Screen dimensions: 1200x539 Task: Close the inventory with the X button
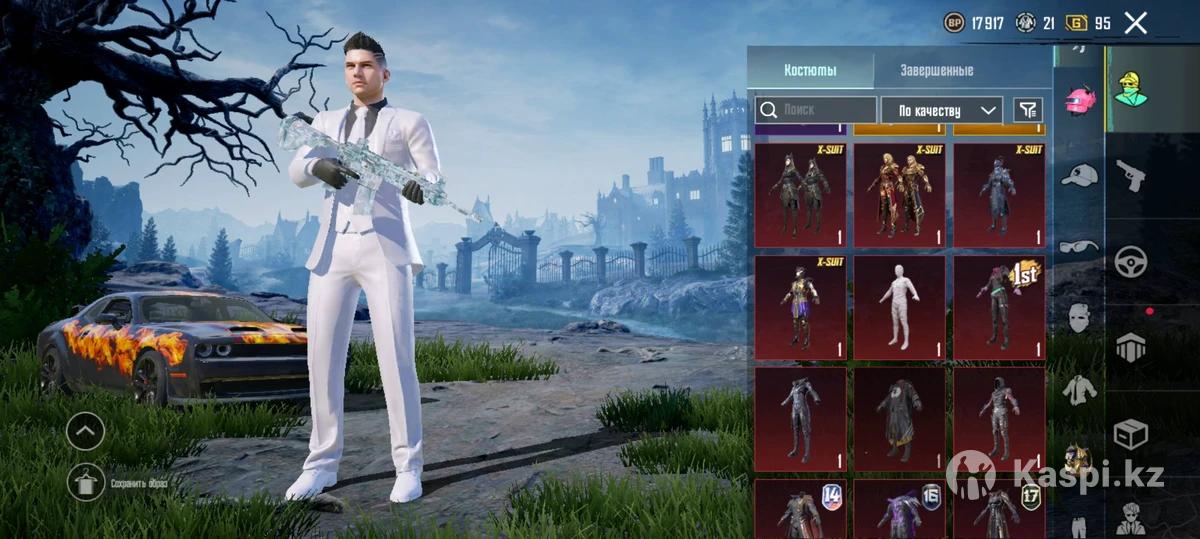[1135, 23]
